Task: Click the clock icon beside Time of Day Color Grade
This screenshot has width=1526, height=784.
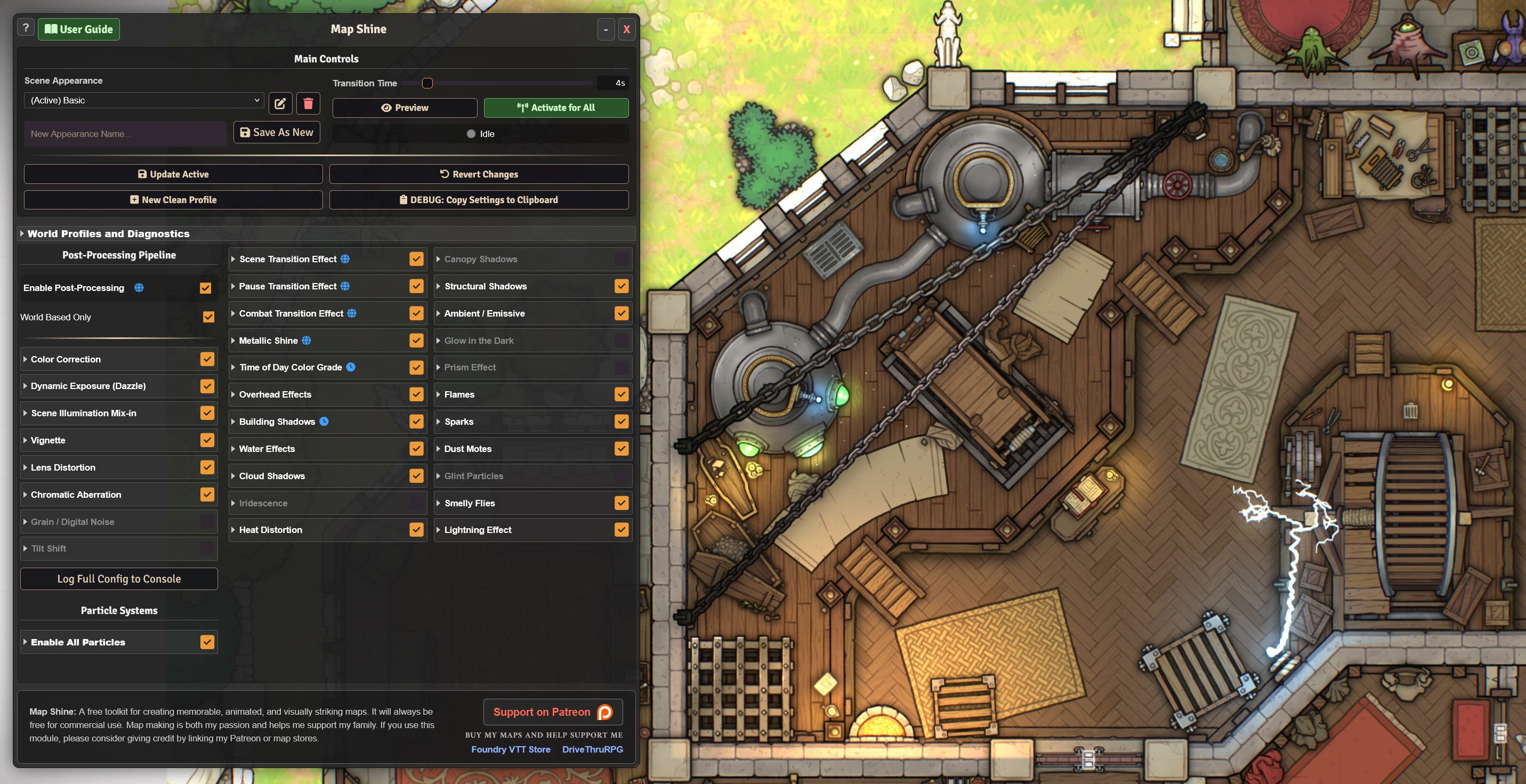Action: [351, 367]
